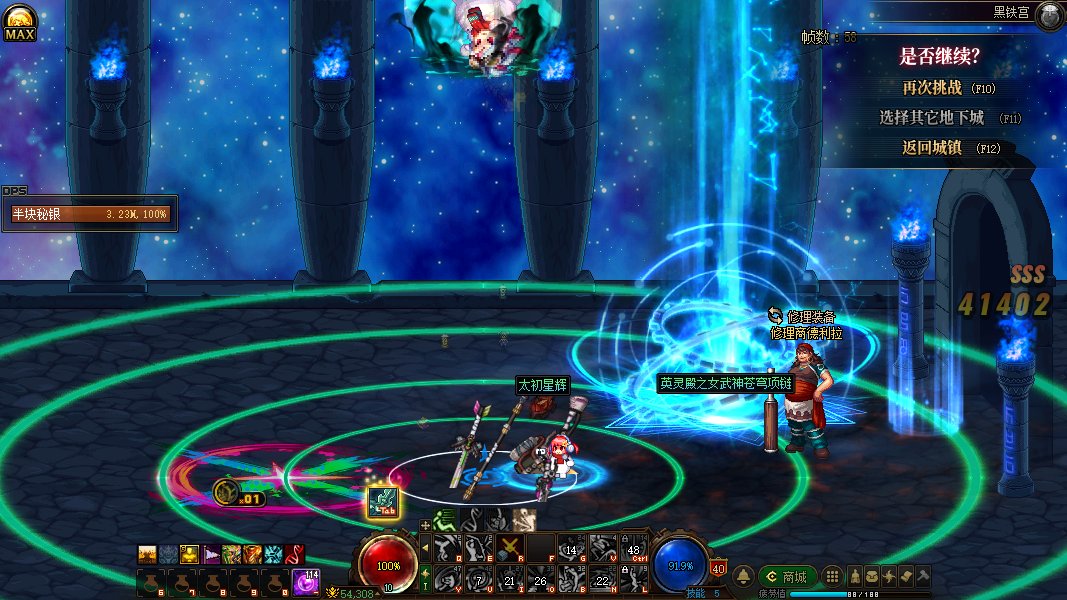
Task: Pick up the 太初星辉 item label
Action: (x=542, y=385)
